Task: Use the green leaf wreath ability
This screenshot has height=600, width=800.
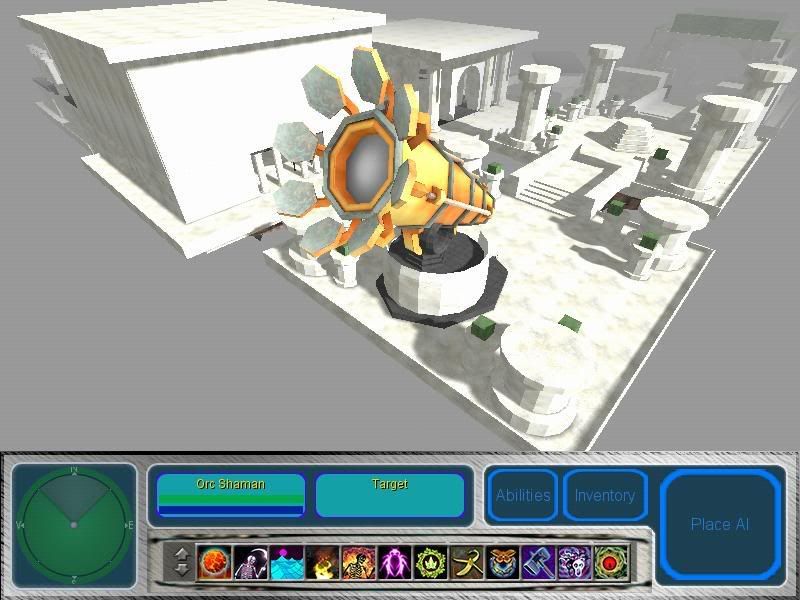Action: tap(431, 562)
